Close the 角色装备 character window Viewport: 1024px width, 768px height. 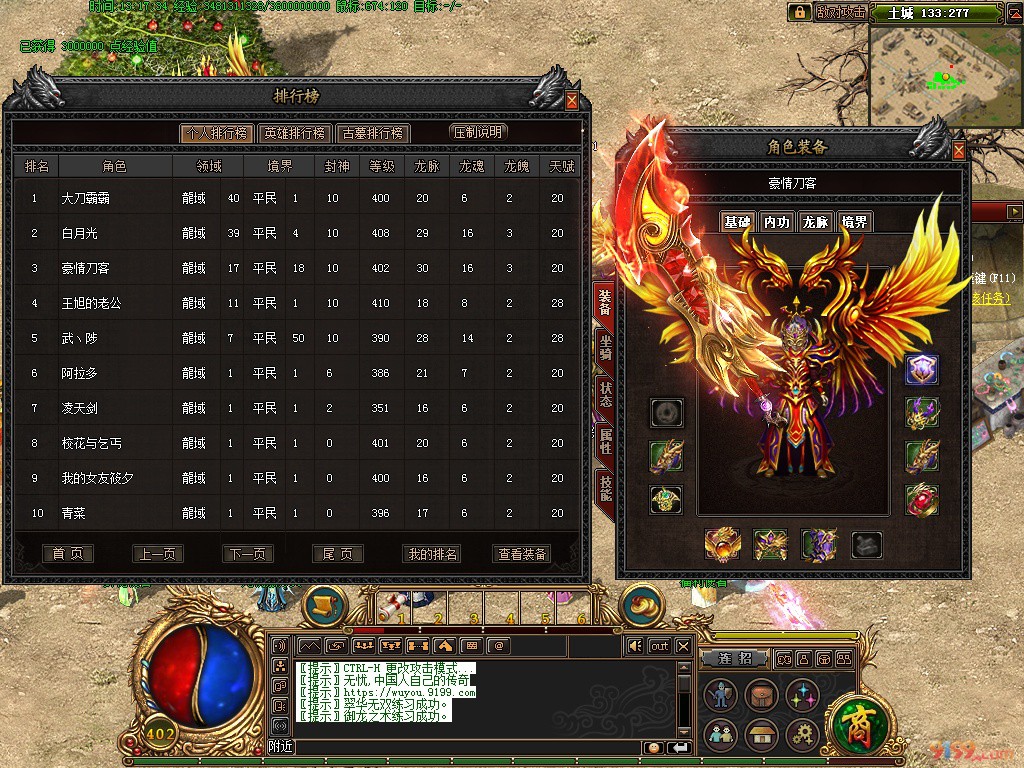(959, 151)
